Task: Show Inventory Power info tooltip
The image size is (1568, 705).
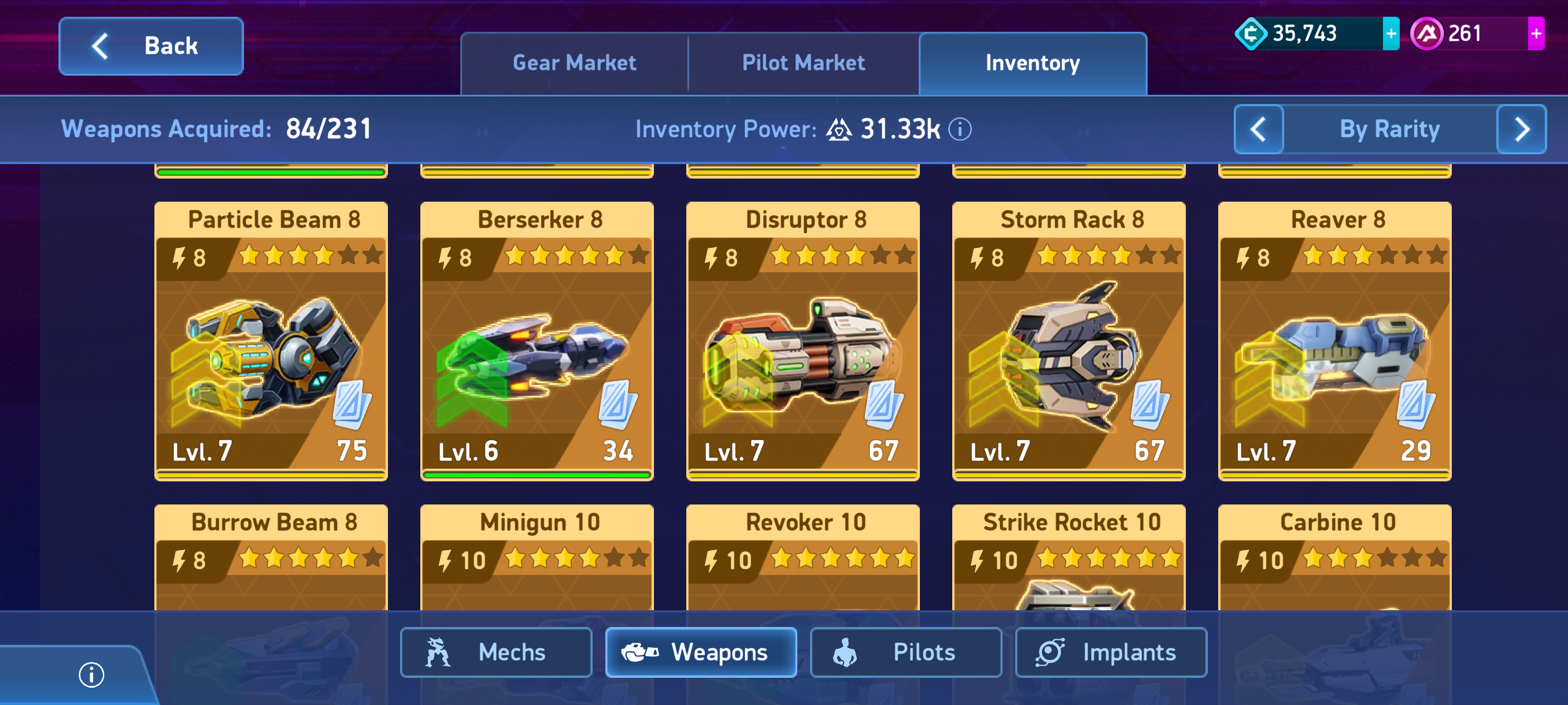Action: point(960,129)
